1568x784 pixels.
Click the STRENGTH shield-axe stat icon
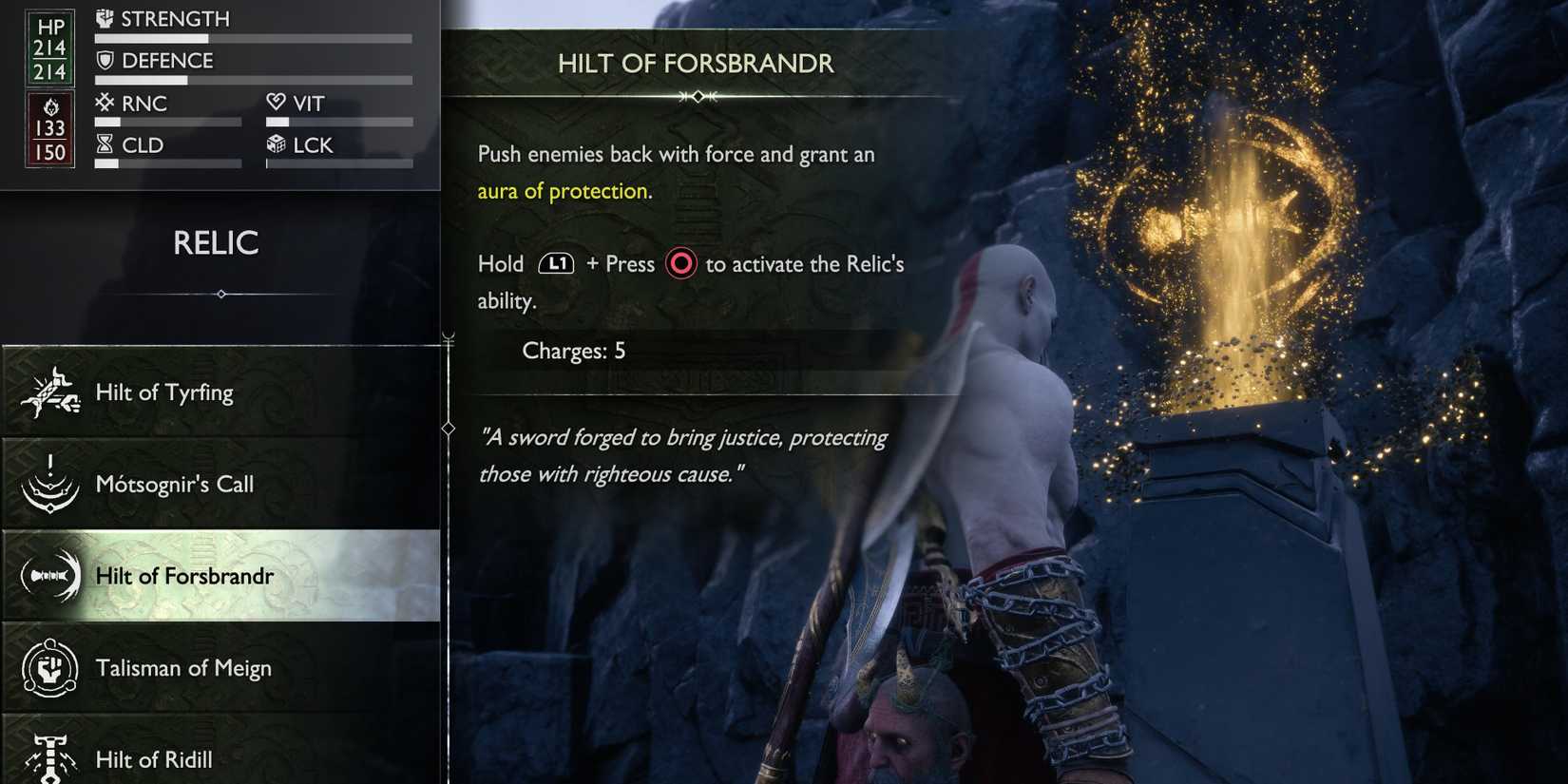pos(106,17)
